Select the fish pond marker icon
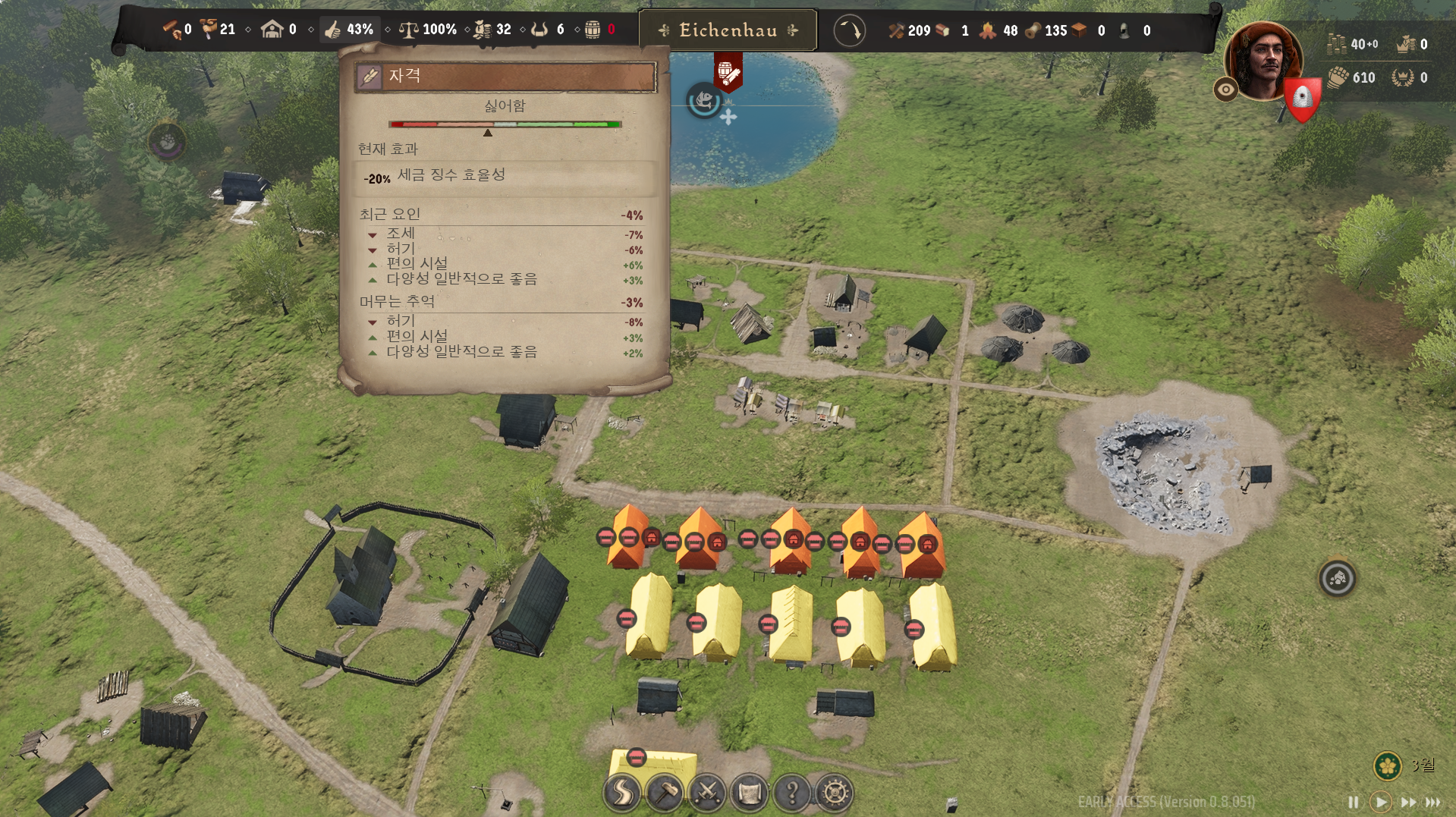 tap(704, 101)
